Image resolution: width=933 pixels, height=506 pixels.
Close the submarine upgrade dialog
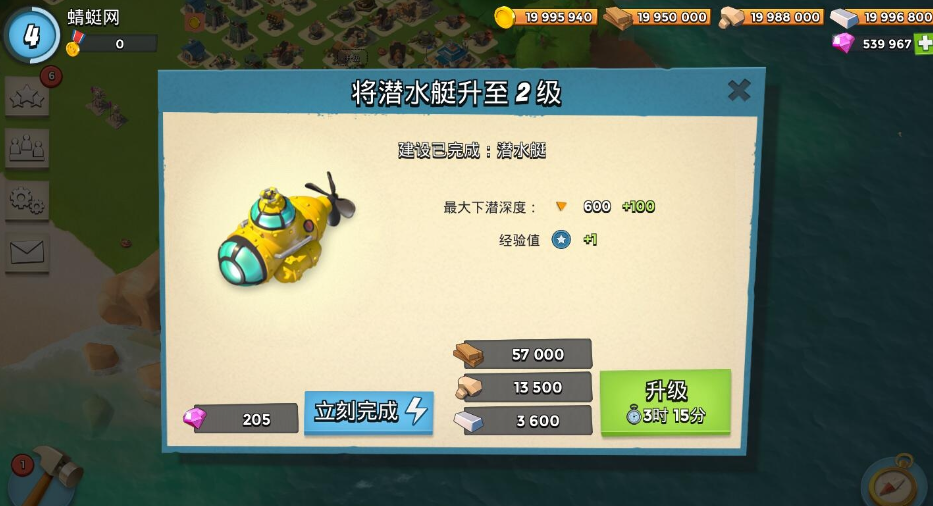point(739,91)
